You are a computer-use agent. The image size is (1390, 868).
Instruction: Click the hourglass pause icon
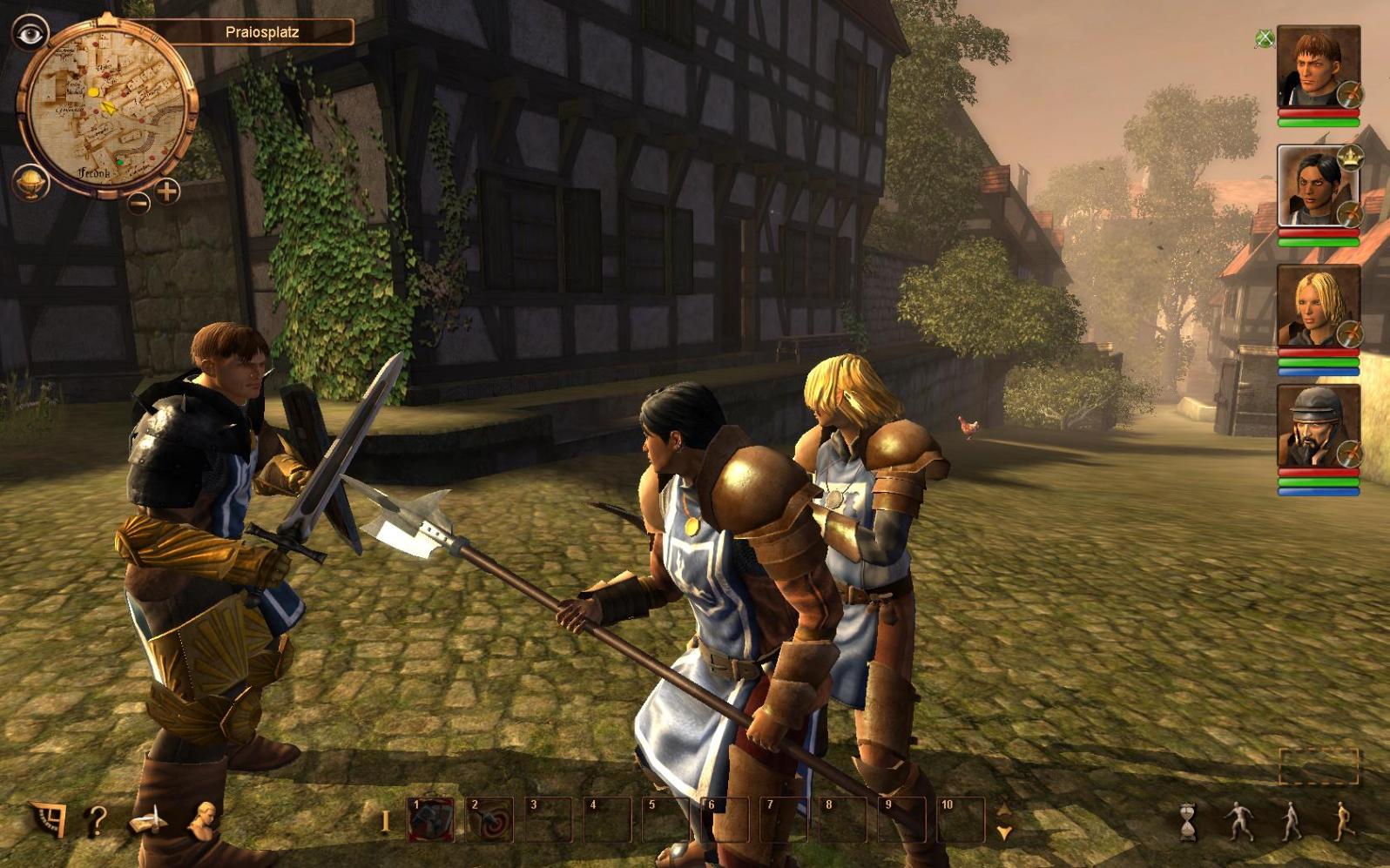click(1188, 822)
